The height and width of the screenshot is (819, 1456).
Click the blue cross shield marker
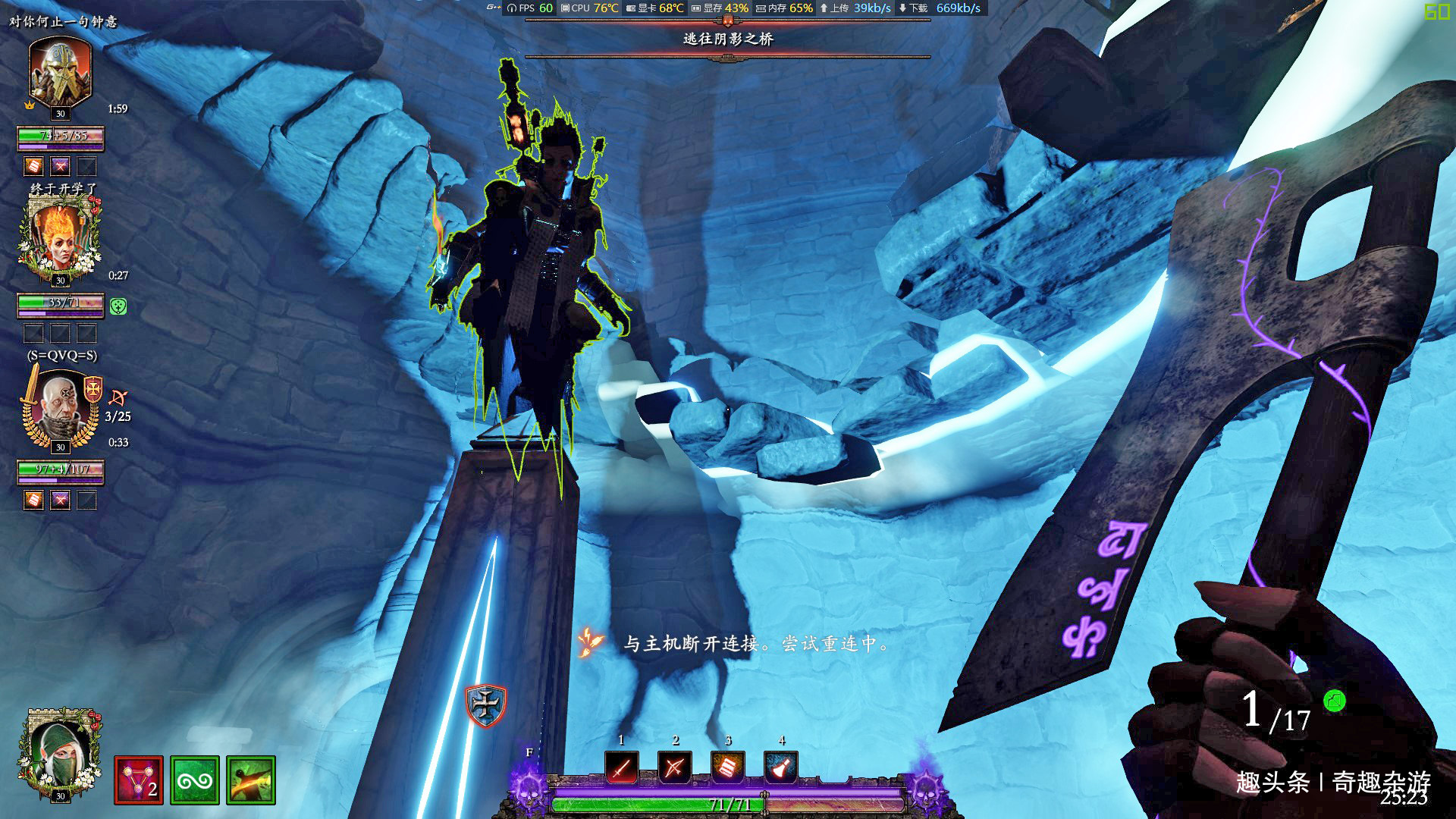click(x=485, y=704)
